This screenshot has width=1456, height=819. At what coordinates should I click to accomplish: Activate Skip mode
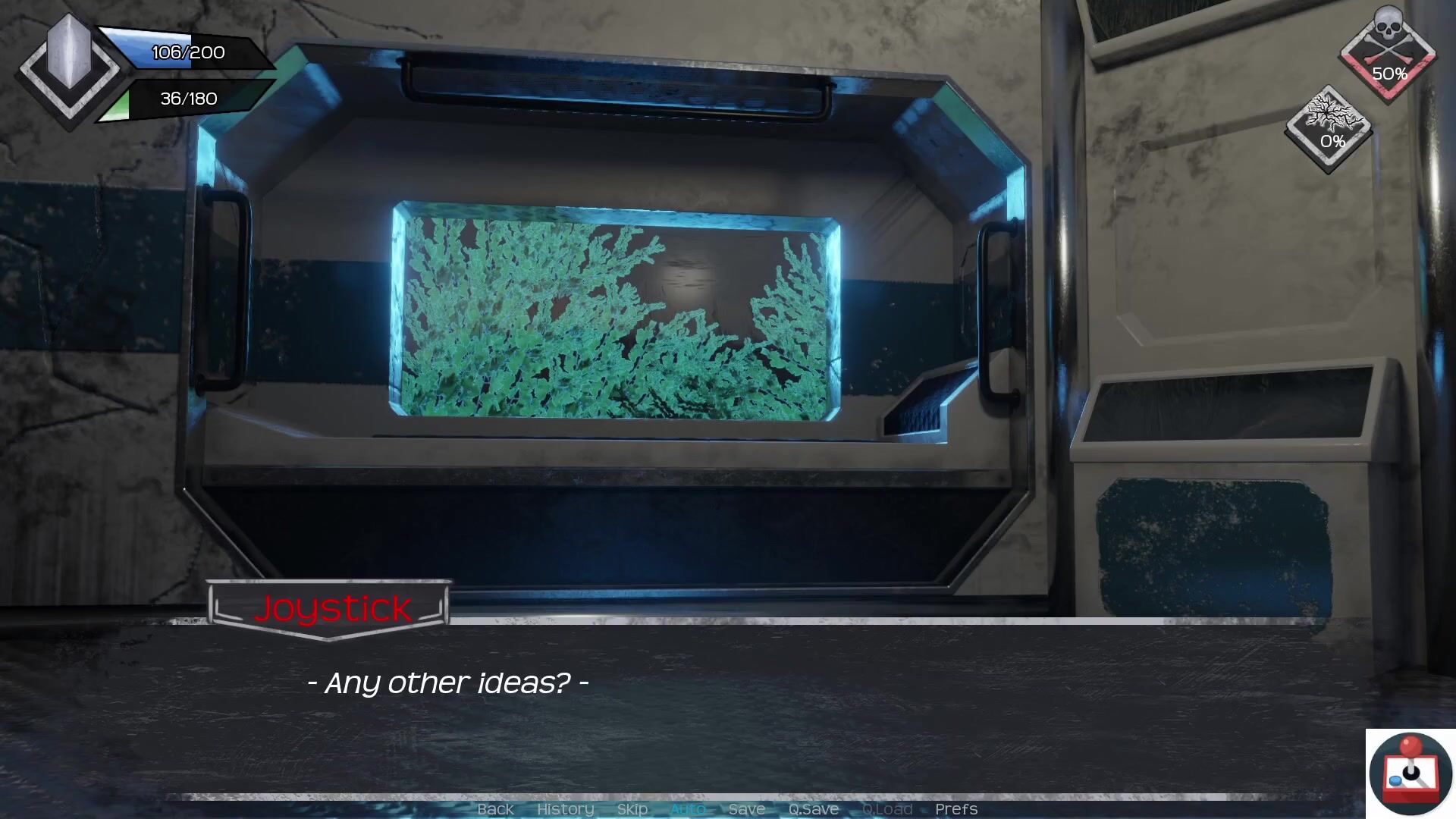click(632, 809)
